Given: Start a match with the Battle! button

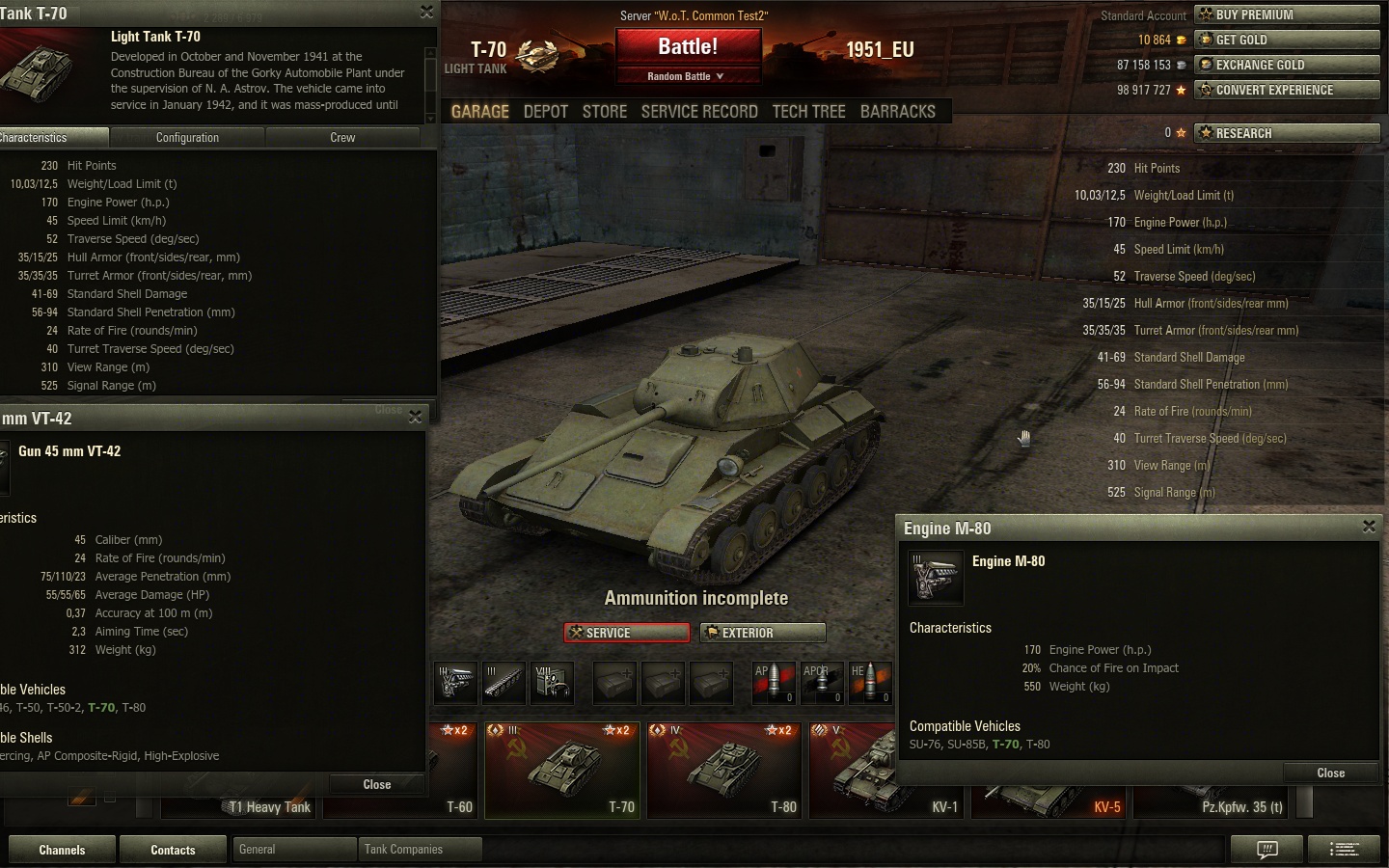Looking at the screenshot, I should [x=688, y=47].
